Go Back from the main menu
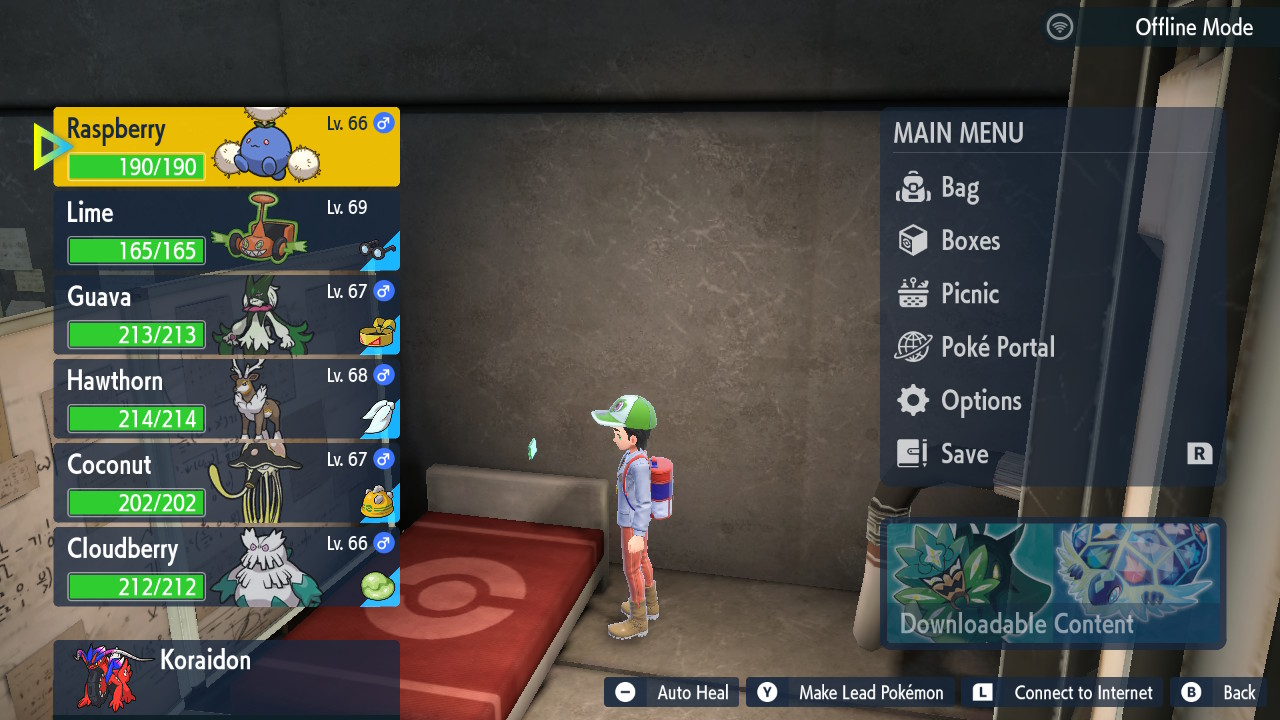The image size is (1280, 720). click(1219, 692)
